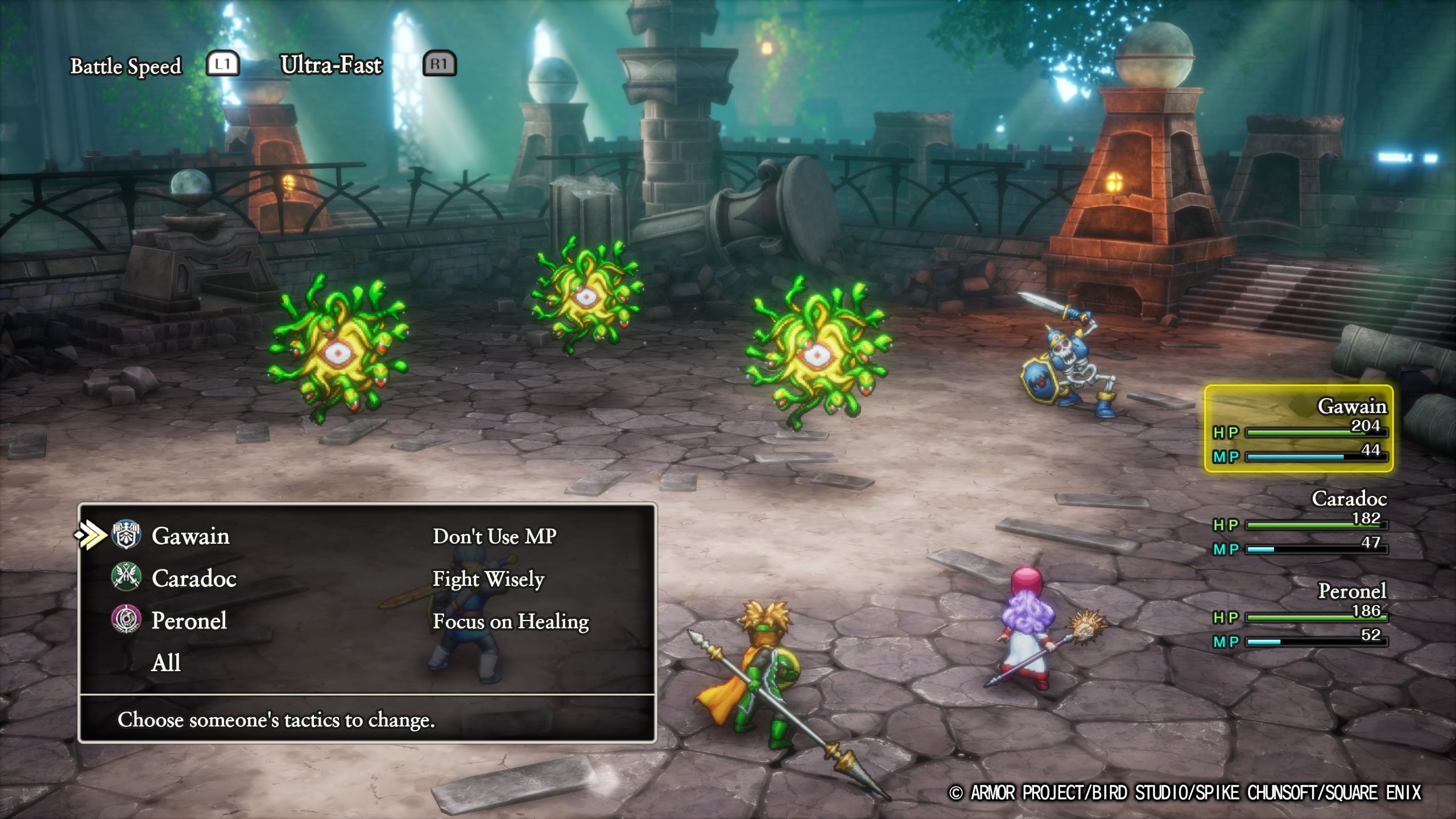Screen dimensions: 1456x819
Task: Choose Caradoc from the tactics list
Action: click(193, 578)
